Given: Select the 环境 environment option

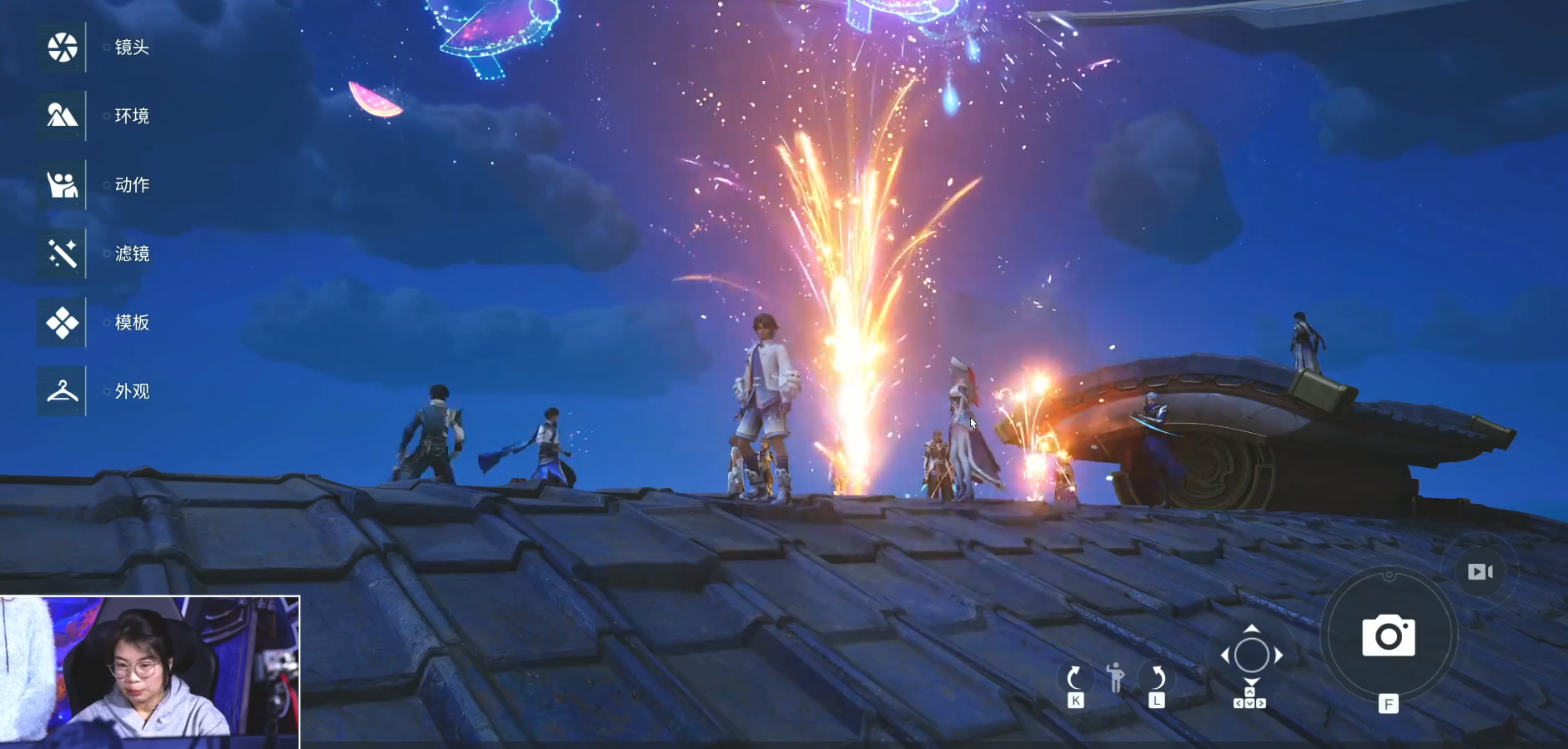Looking at the screenshot, I should [x=63, y=116].
